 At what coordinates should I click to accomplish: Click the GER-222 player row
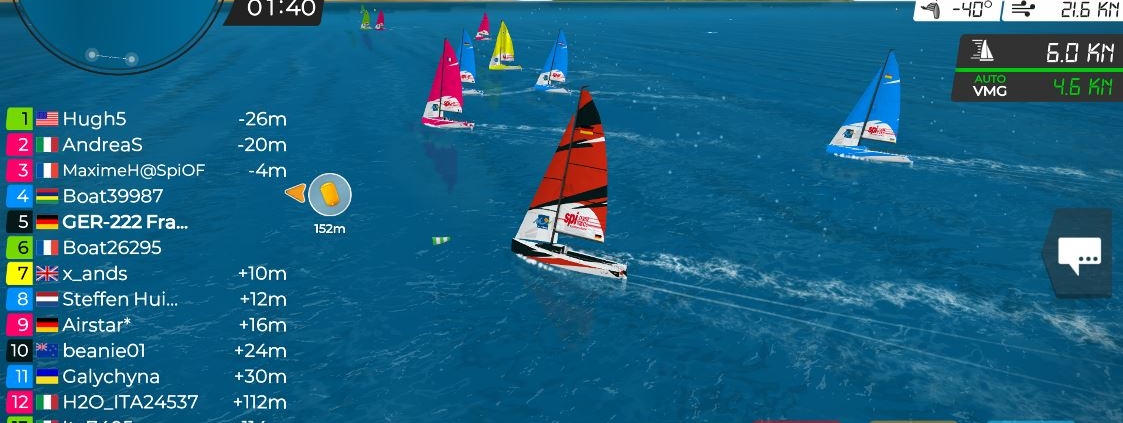click(x=146, y=222)
